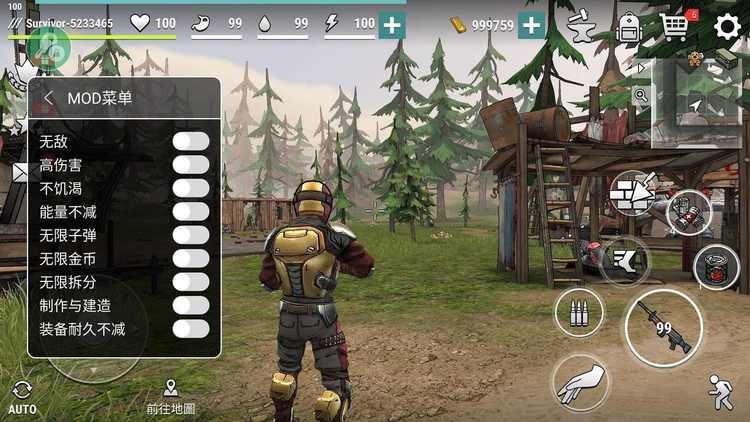750x422 pixels.
Task: Open the shopping cart store
Action: coord(675,27)
